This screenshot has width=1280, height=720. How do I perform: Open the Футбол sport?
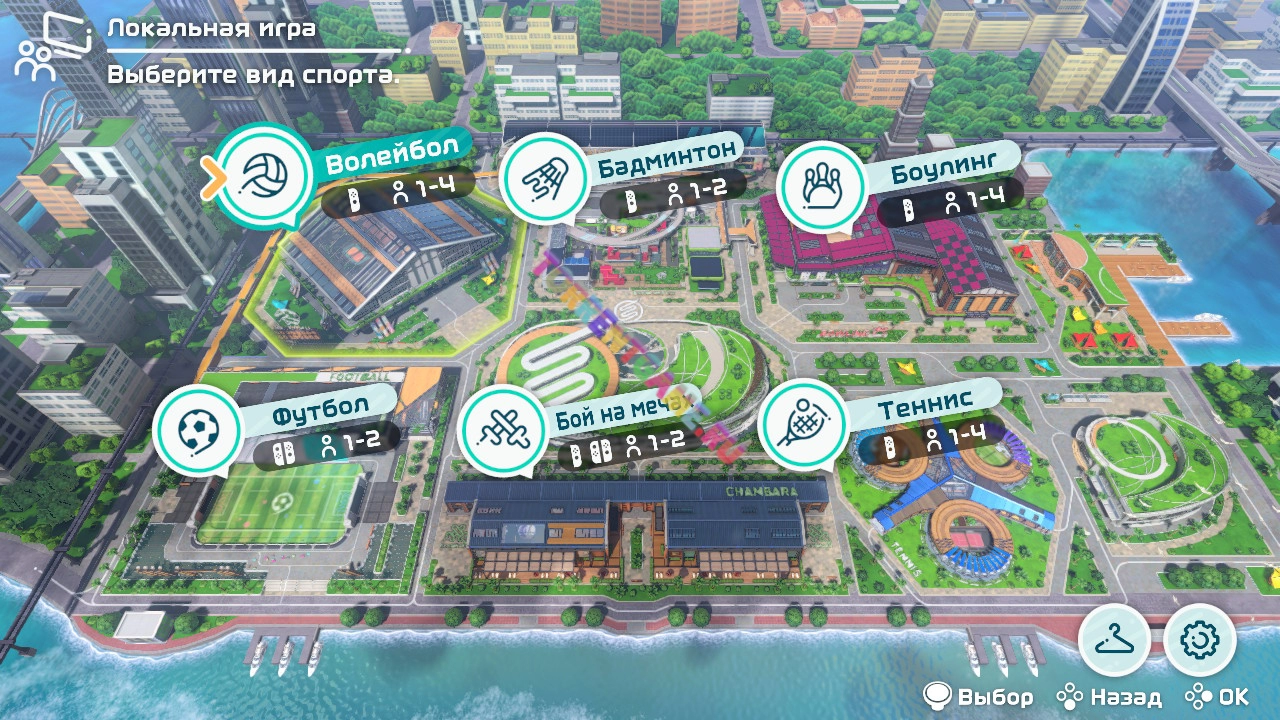pos(198,429)
